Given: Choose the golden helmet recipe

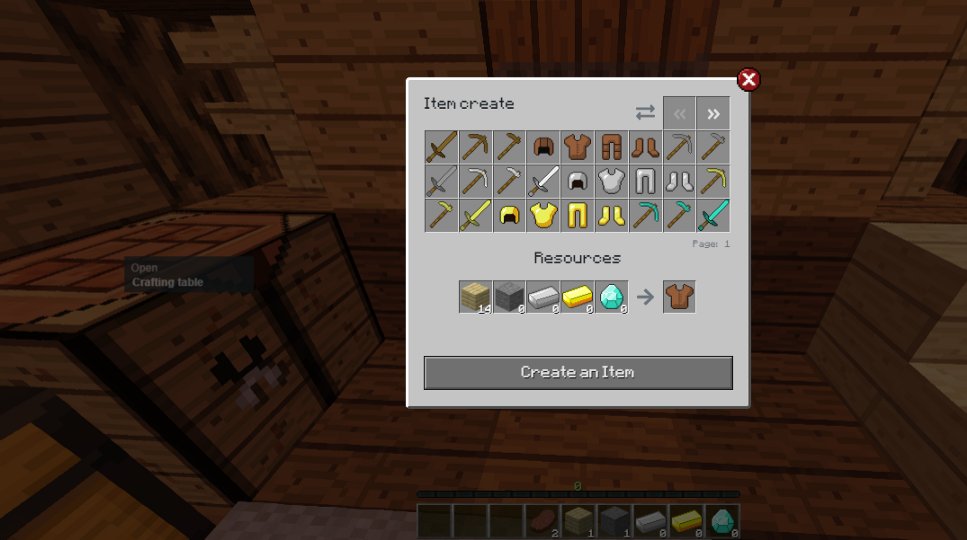Looking at the screenshot, I should coord(509,215).
